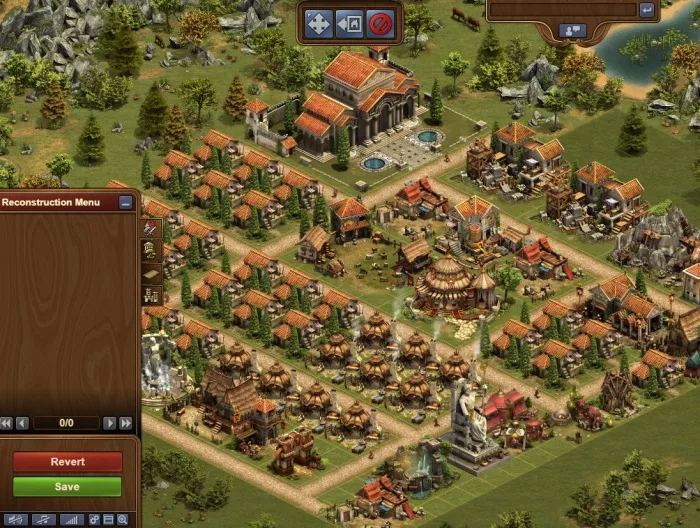Click the store building tool icon
This screenshot has width=700, height=528.
click(x=349, y=22)
